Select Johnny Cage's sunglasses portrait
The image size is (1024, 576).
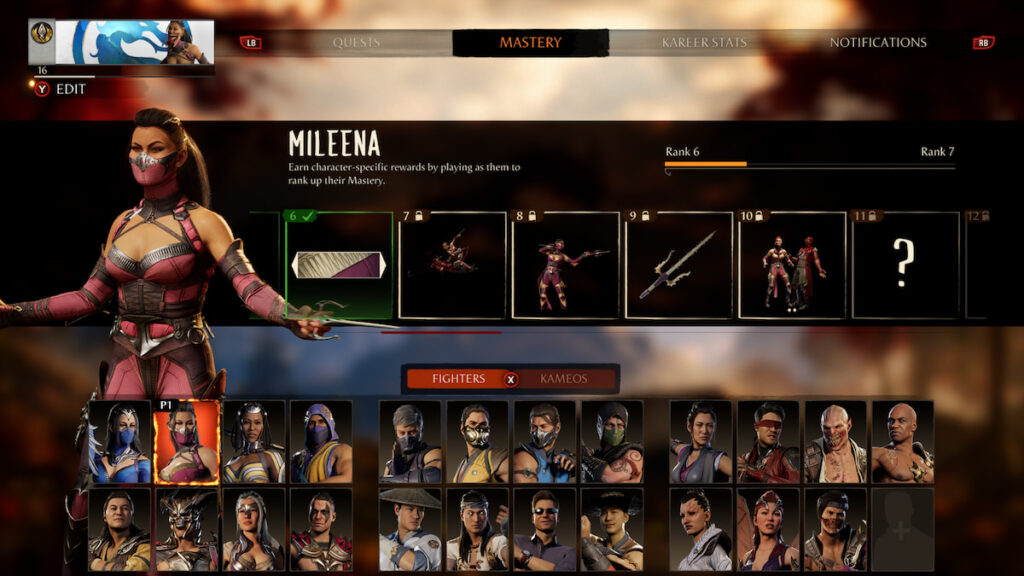pos(544,529)
